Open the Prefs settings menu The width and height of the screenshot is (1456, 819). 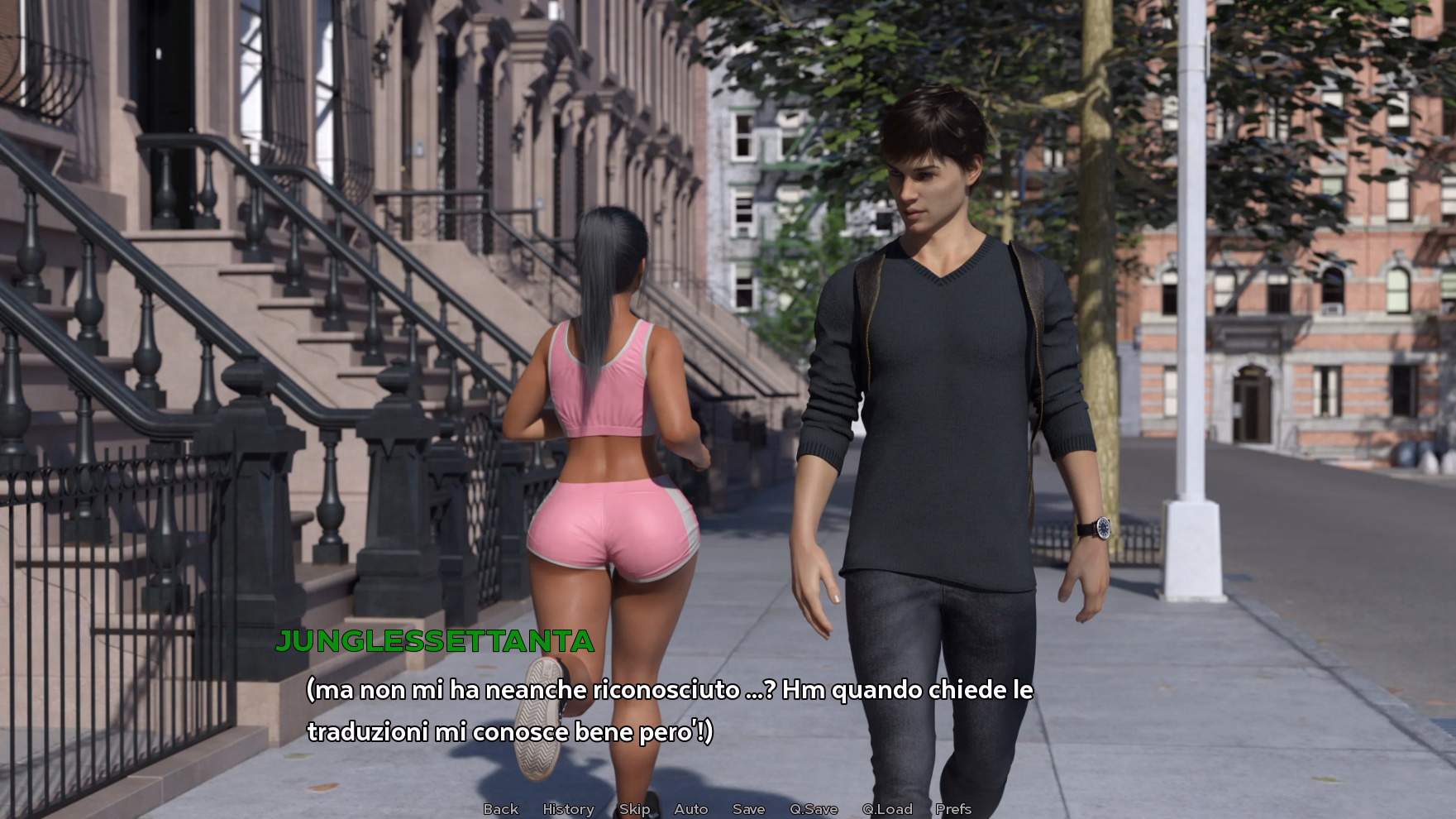coord(953,809)
